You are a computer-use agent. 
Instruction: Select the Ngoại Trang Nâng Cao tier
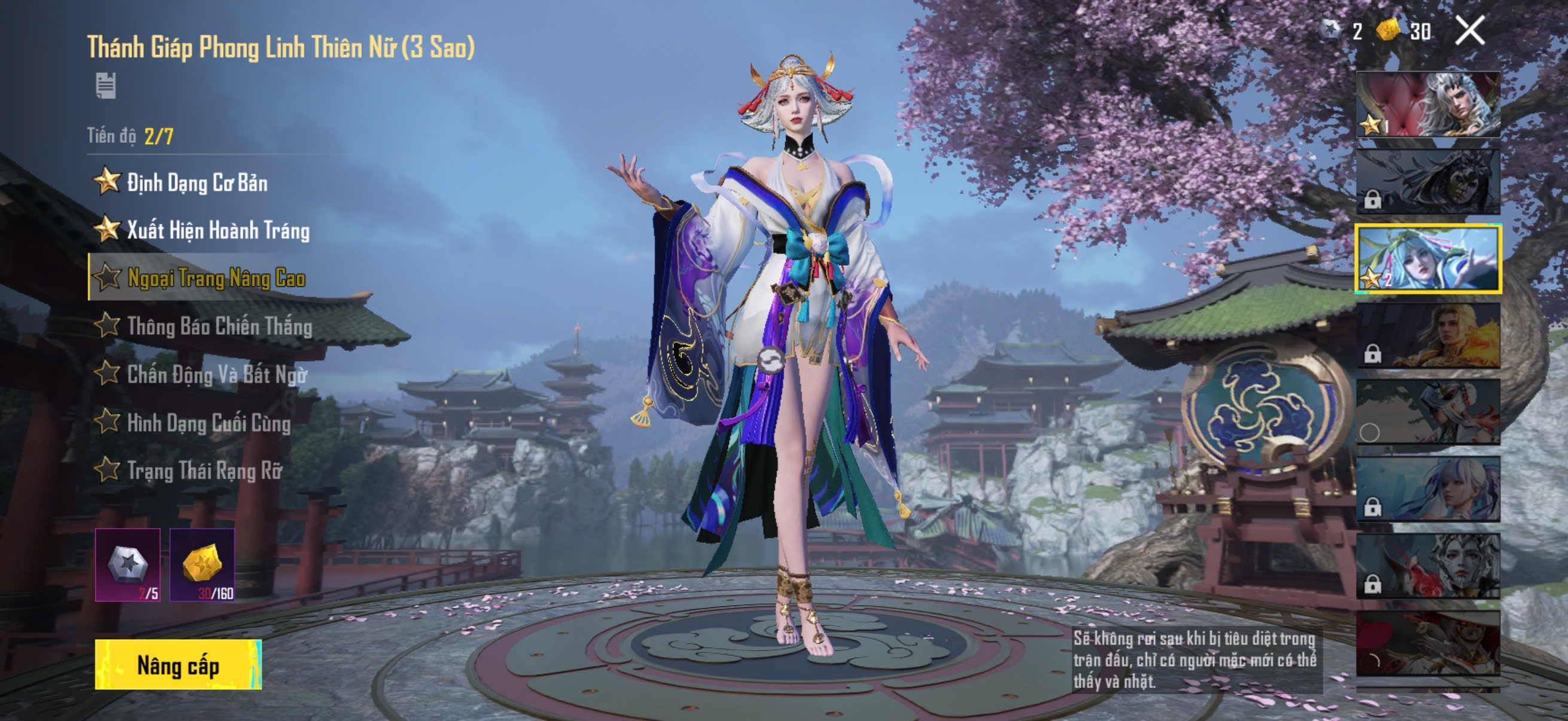[215, 278]
